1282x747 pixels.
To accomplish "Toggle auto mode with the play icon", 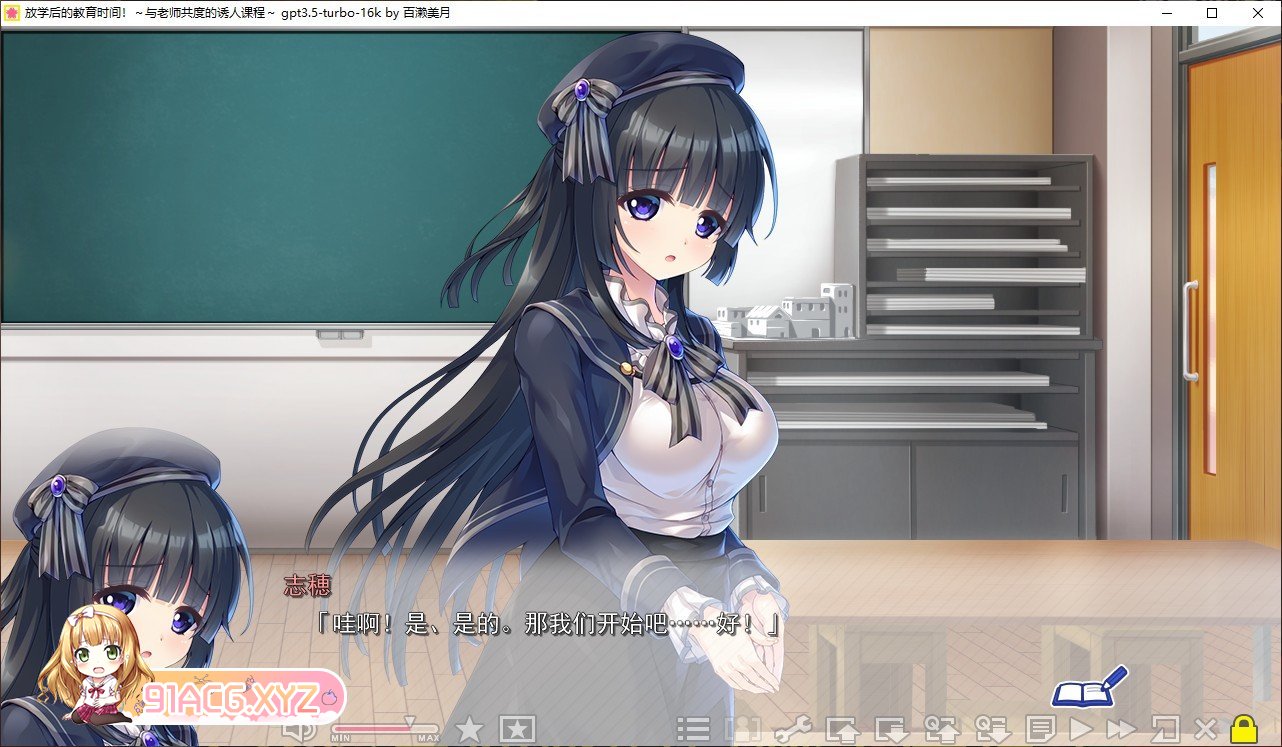I will point(1079,730).
